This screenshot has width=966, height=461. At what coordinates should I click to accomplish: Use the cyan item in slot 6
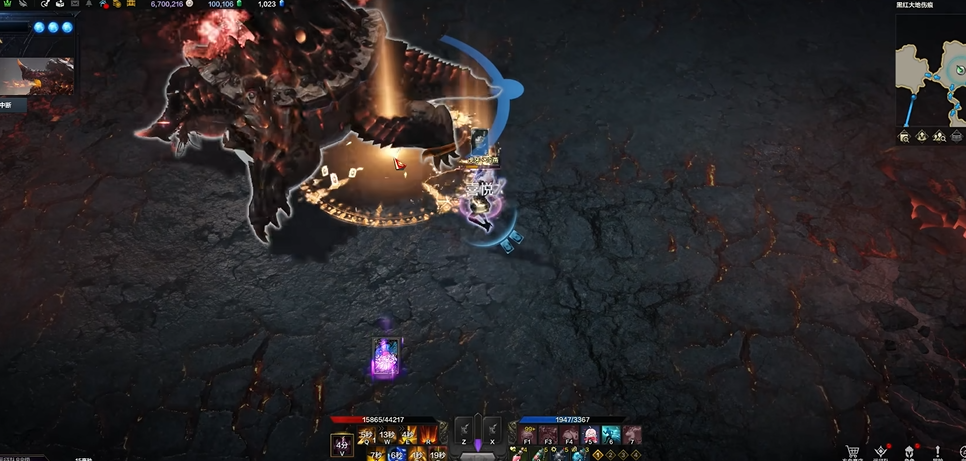[x=611, y=435]
